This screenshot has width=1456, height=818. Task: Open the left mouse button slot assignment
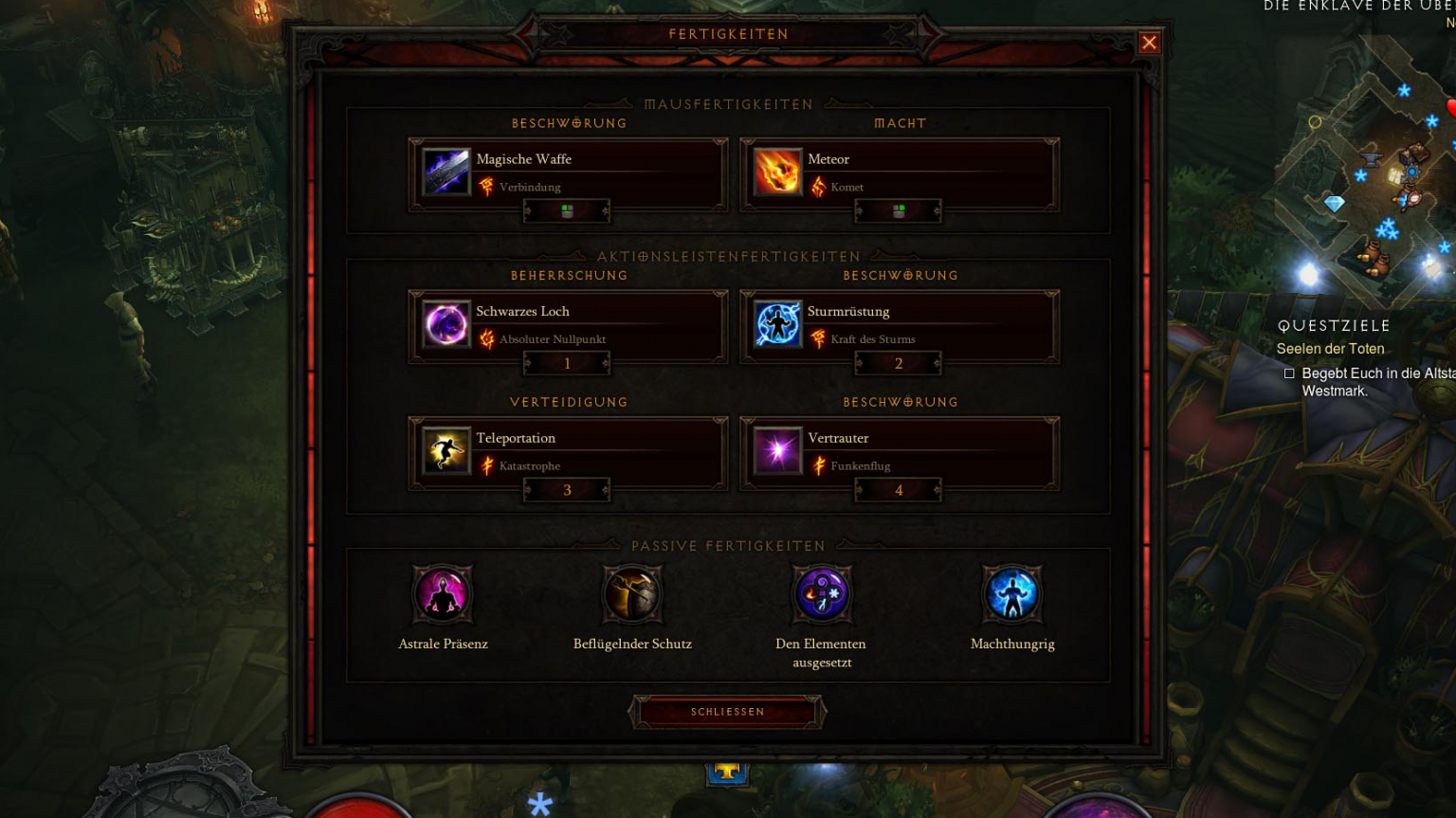click(566, 210)
